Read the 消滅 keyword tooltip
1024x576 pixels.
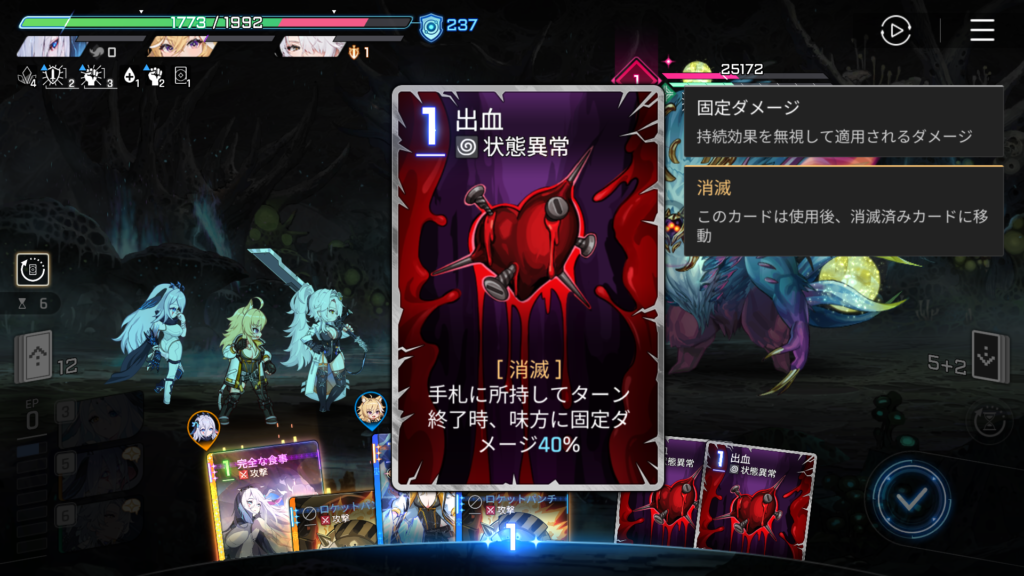pyautogui.click(x=843, y=210)
